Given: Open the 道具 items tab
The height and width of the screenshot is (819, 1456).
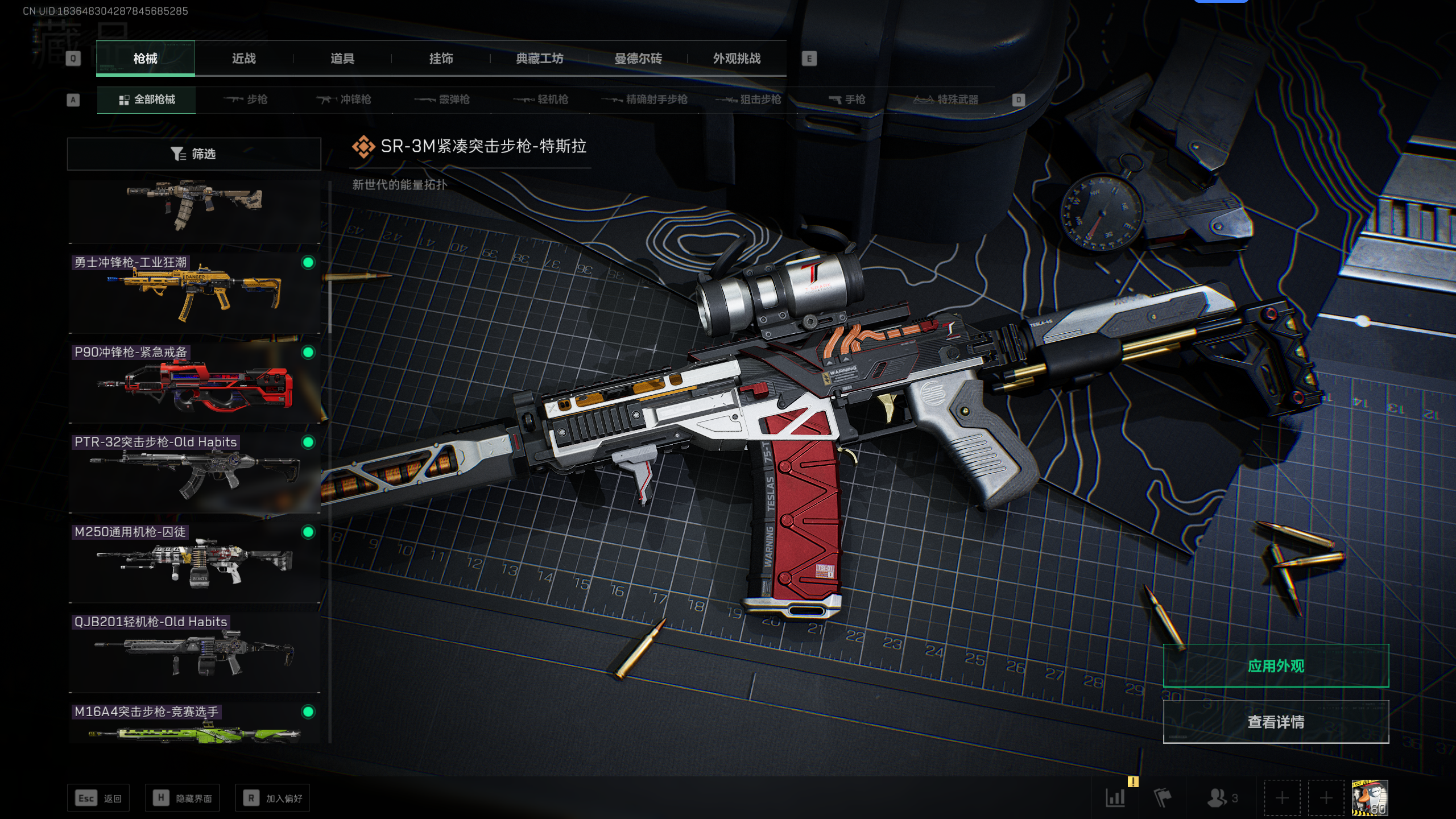Looking at the screenshot, I should coord(342,59).
